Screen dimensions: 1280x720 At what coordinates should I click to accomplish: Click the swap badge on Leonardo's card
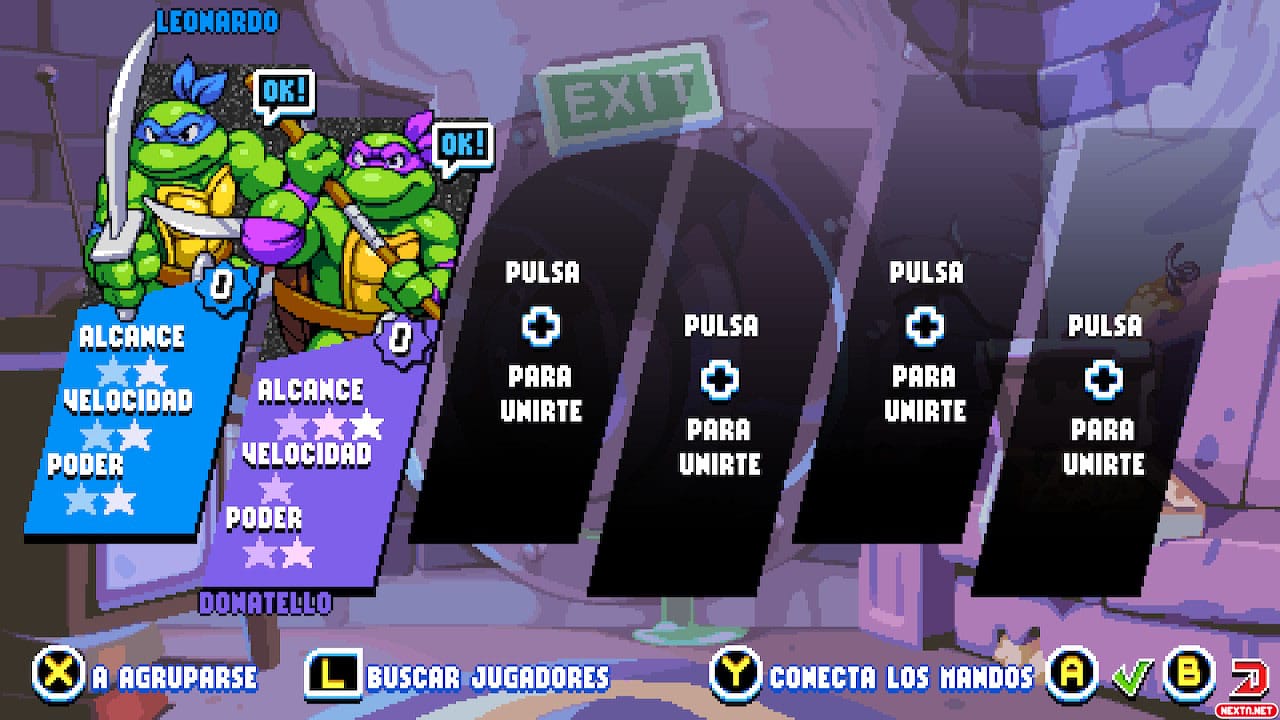(x=222, y=288)
